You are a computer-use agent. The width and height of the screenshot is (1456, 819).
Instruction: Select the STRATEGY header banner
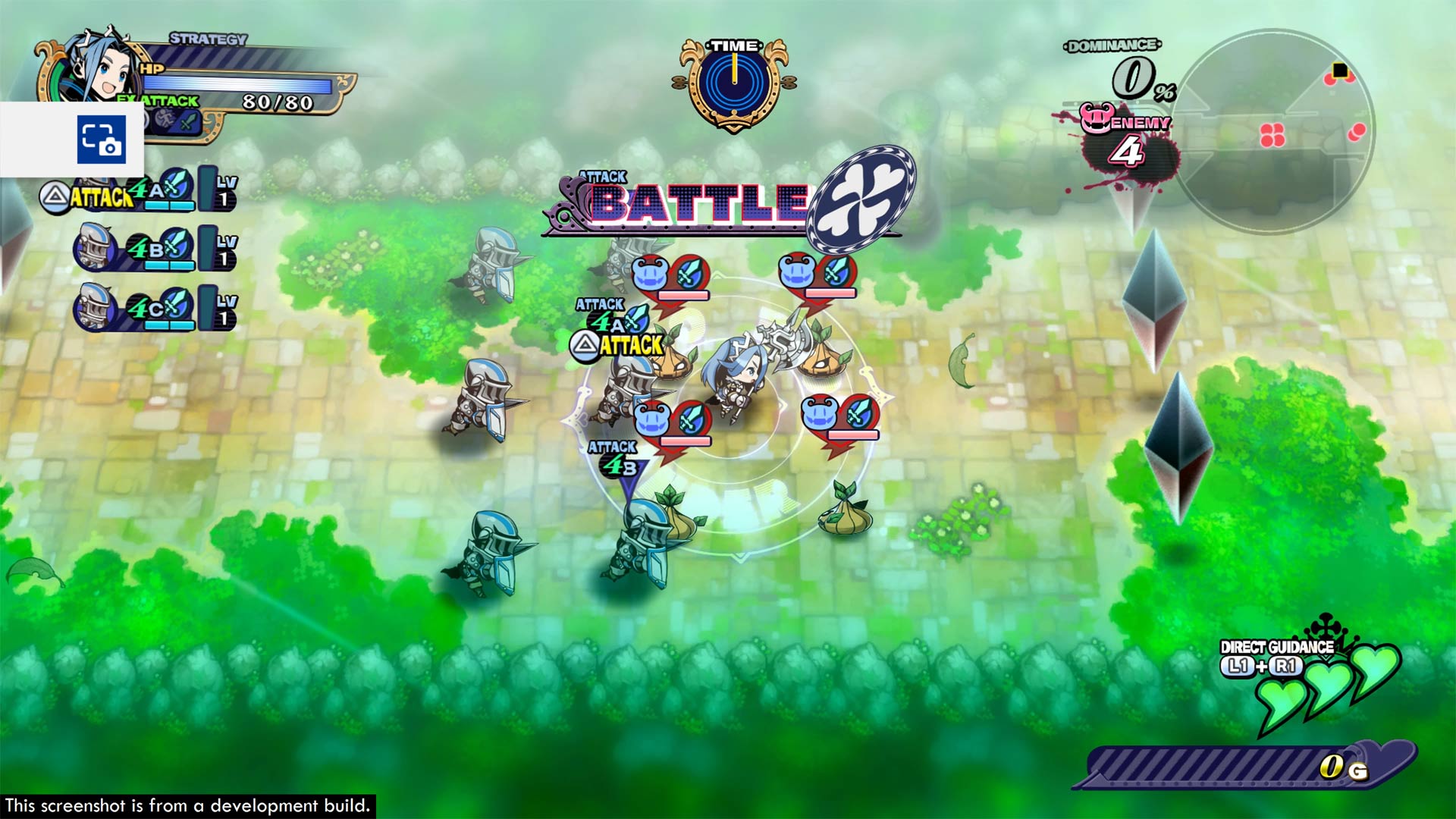click(x=206, y=37)
